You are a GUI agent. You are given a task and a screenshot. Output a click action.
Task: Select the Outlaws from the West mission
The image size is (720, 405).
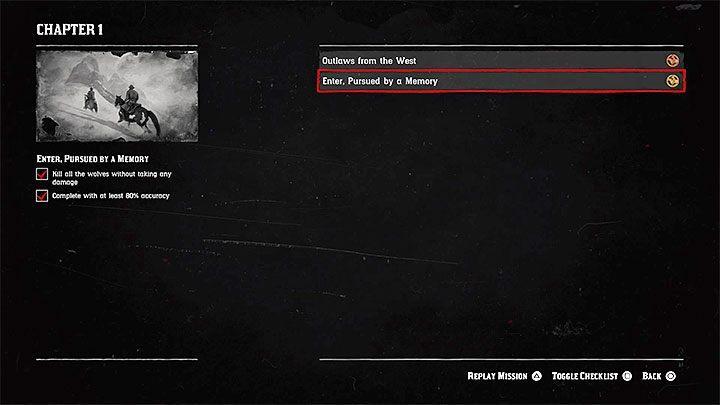(500, 60)
